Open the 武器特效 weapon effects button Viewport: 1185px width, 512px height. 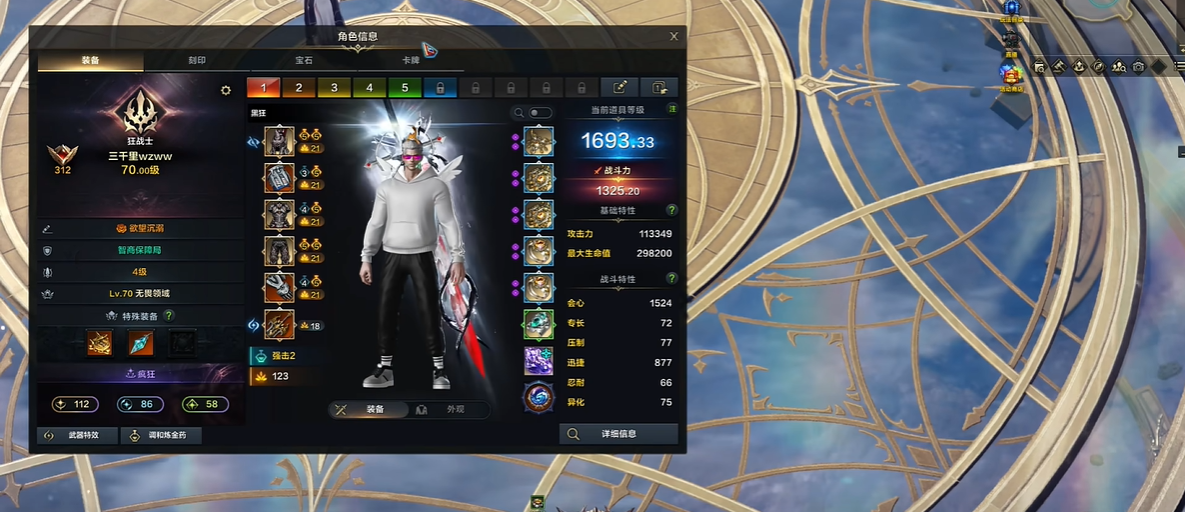coord(78,436)
